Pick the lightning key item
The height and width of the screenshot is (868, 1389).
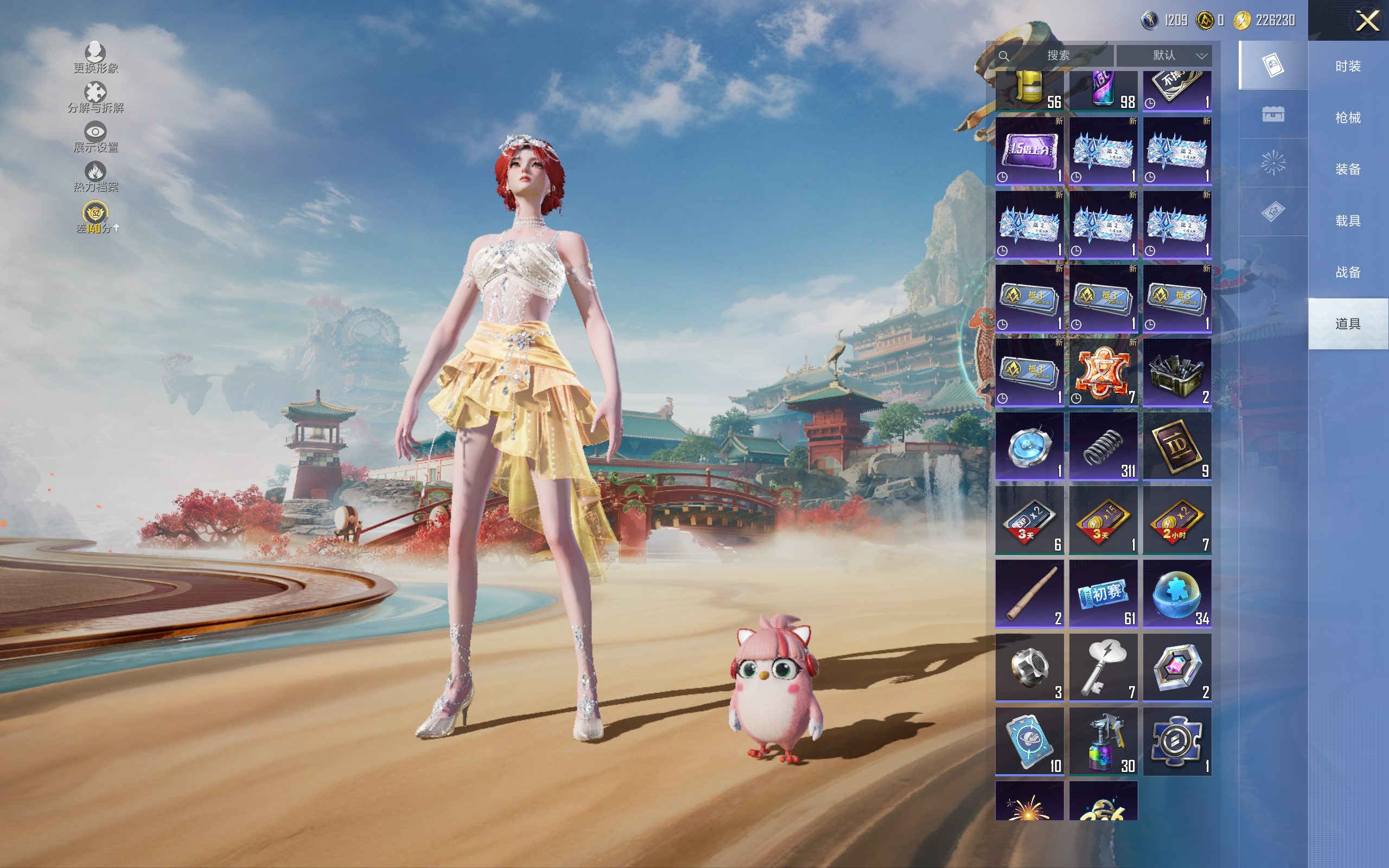(x=1103, y=667)
